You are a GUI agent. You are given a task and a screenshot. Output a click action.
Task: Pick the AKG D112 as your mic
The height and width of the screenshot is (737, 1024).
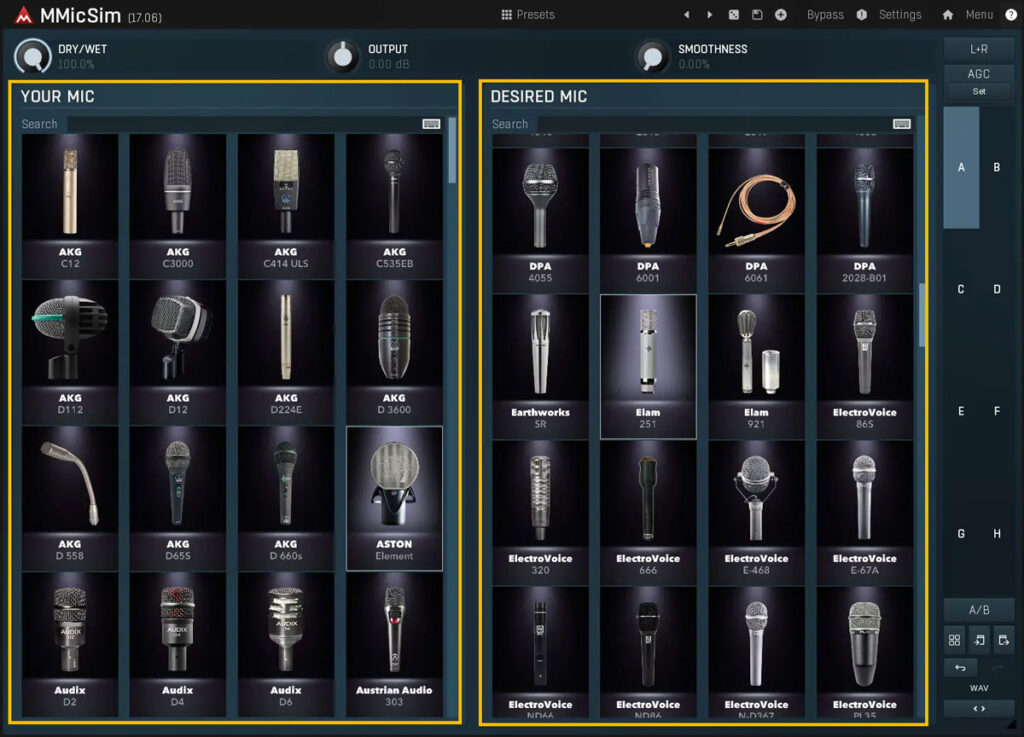69,350
